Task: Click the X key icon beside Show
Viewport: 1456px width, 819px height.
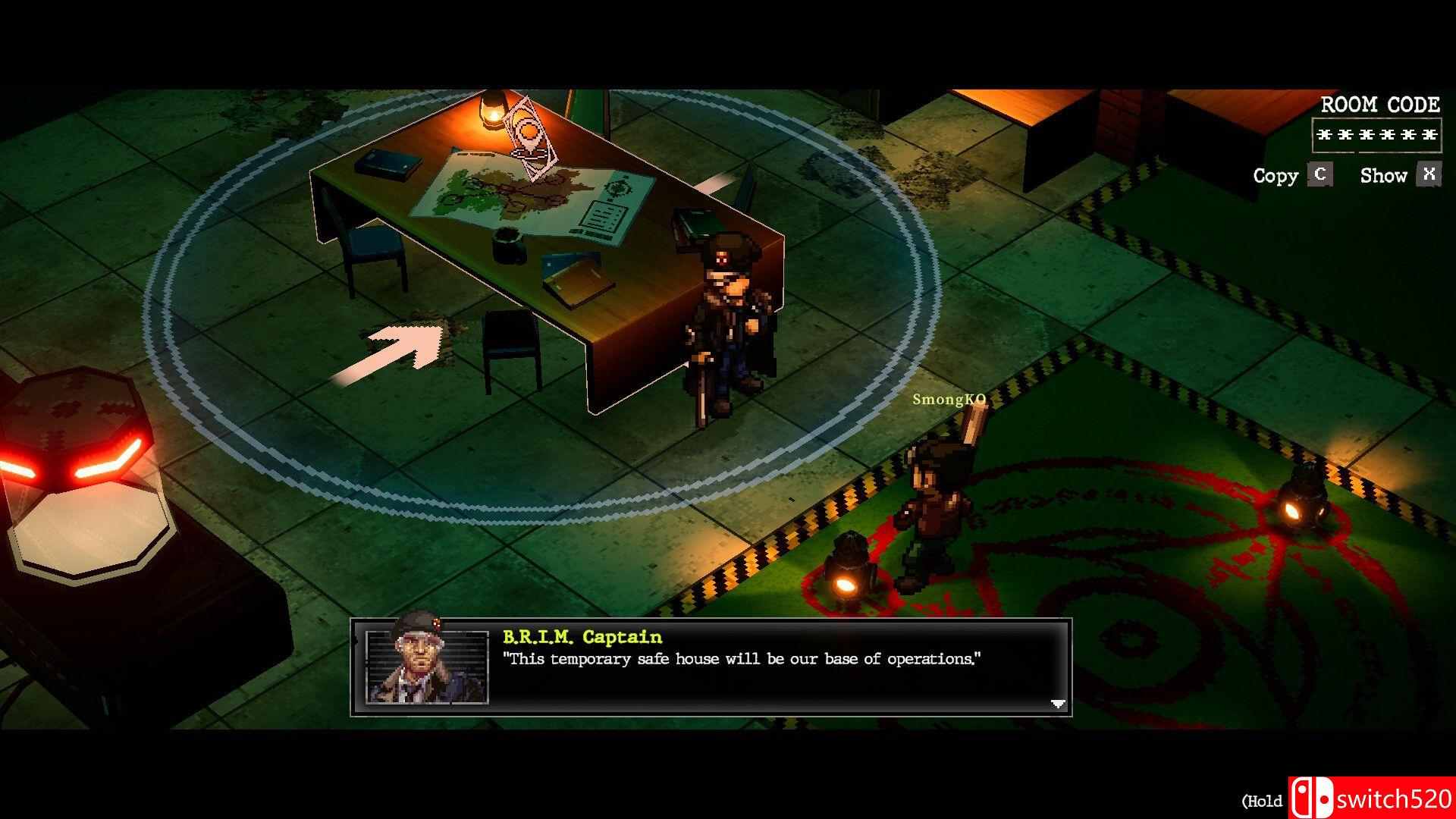Action: [1429, 174]
